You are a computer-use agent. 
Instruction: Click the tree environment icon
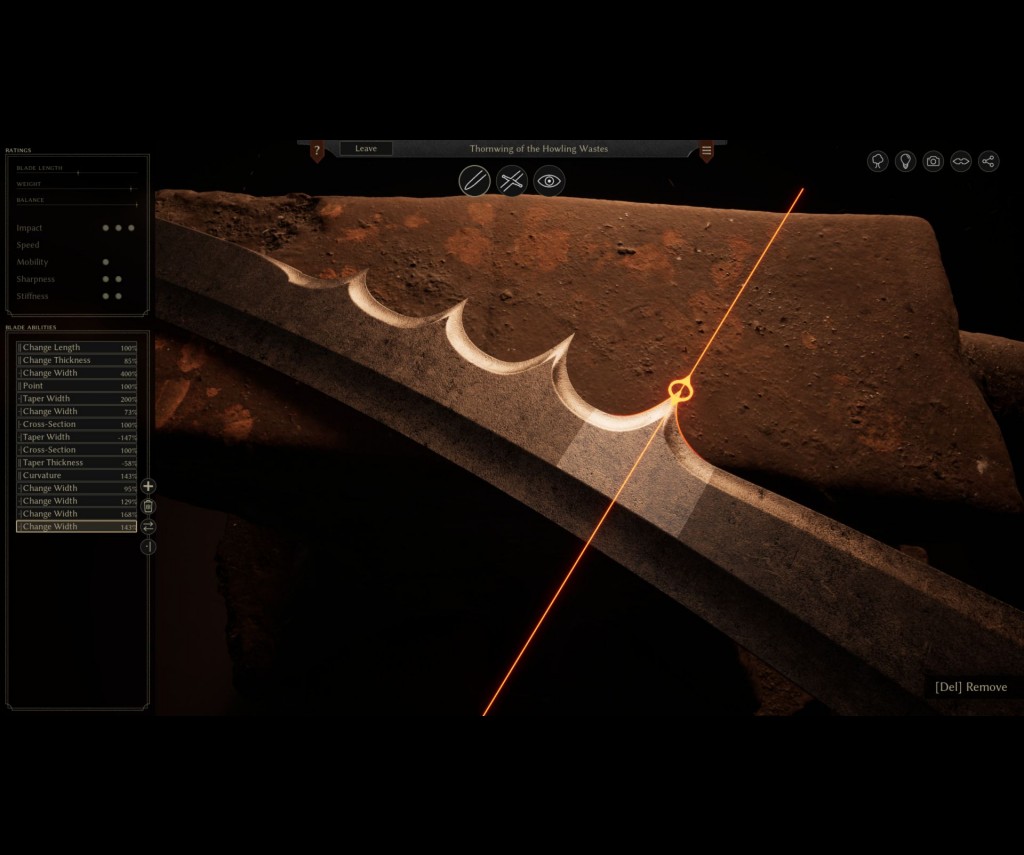coord(877,161)
